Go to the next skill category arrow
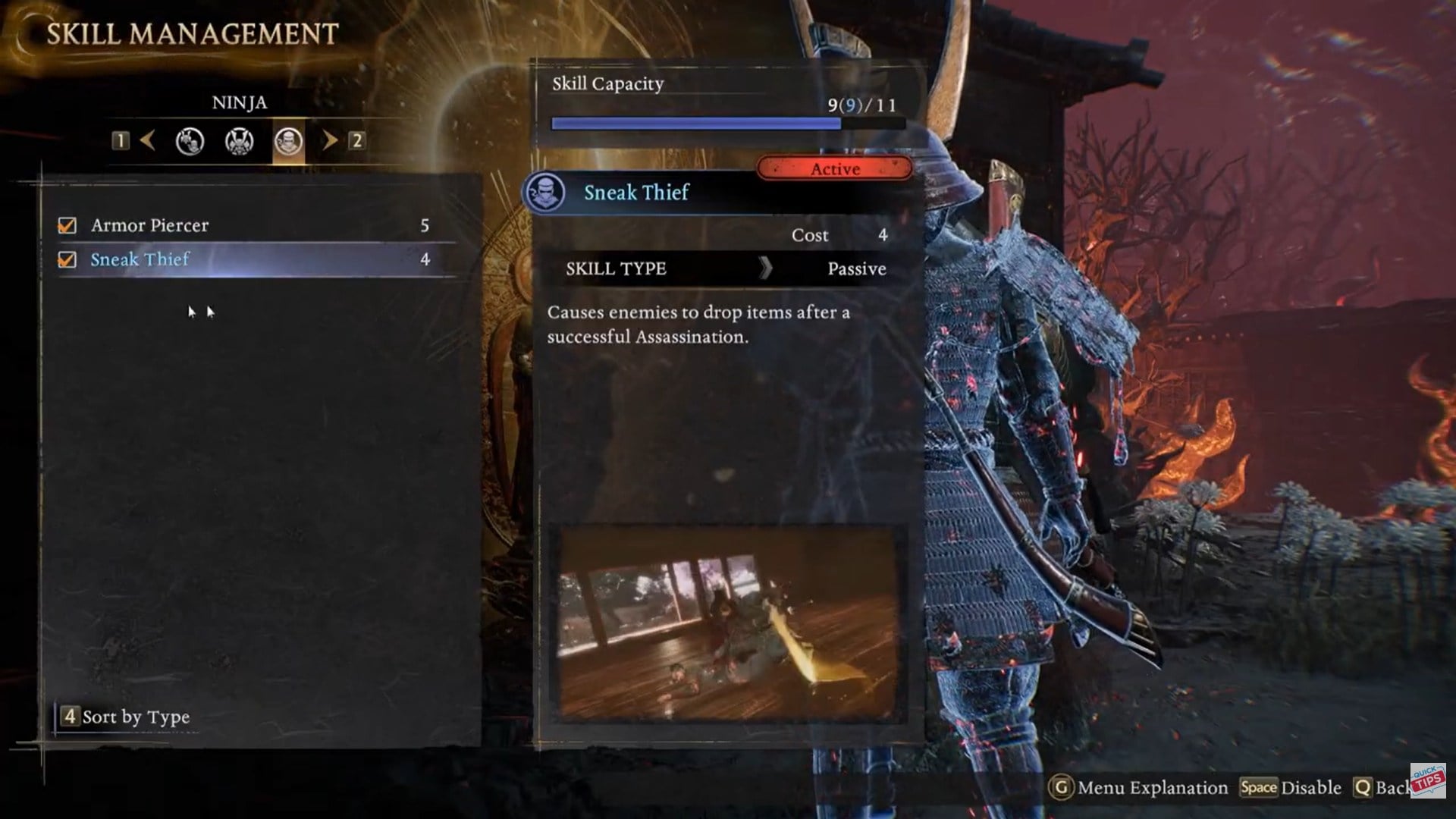The height and width of the screenshot is (819, 1456). pyautogui.click(x=330, y=140)
